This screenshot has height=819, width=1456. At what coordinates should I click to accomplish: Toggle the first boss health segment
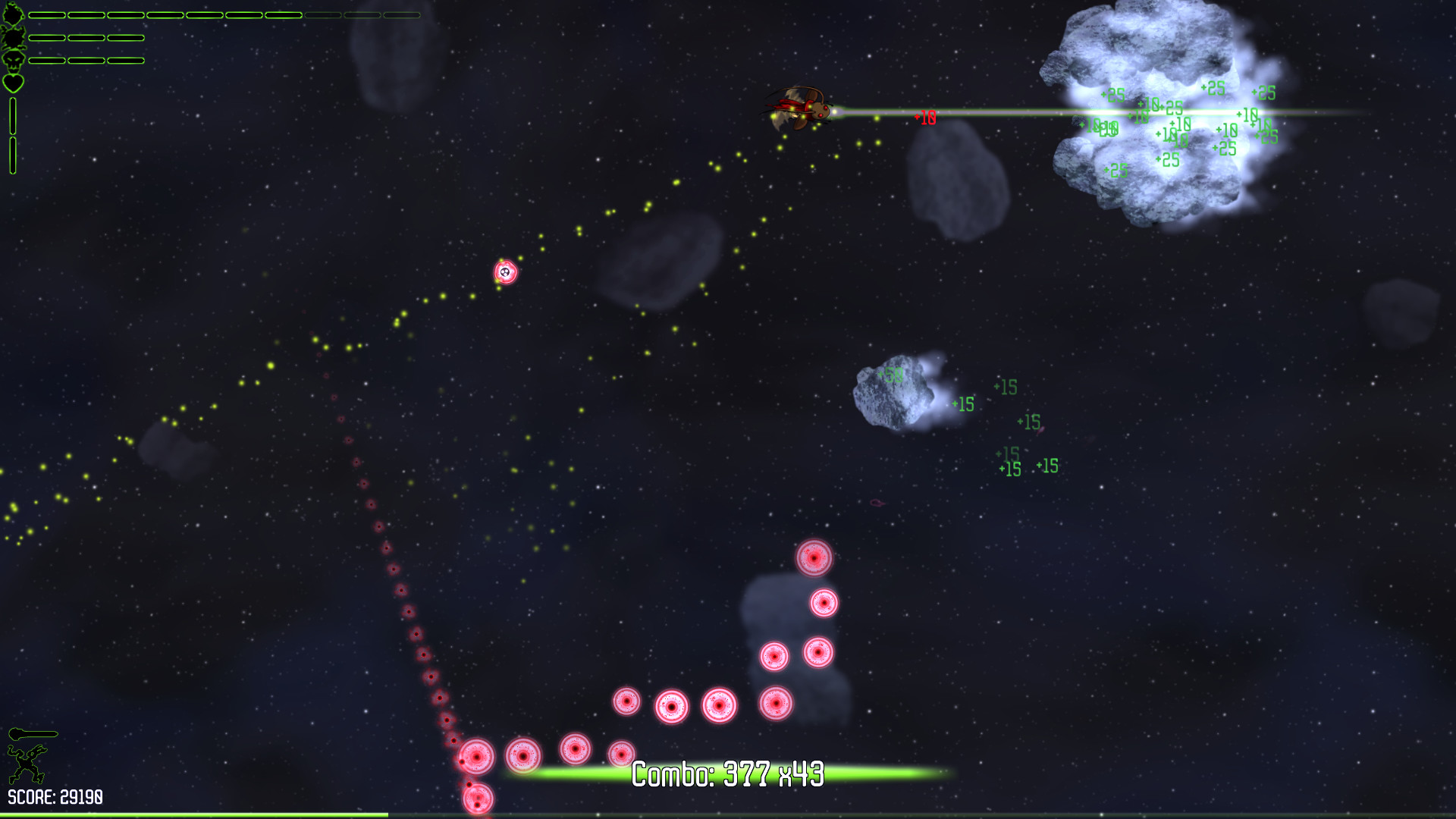[47, 15]
